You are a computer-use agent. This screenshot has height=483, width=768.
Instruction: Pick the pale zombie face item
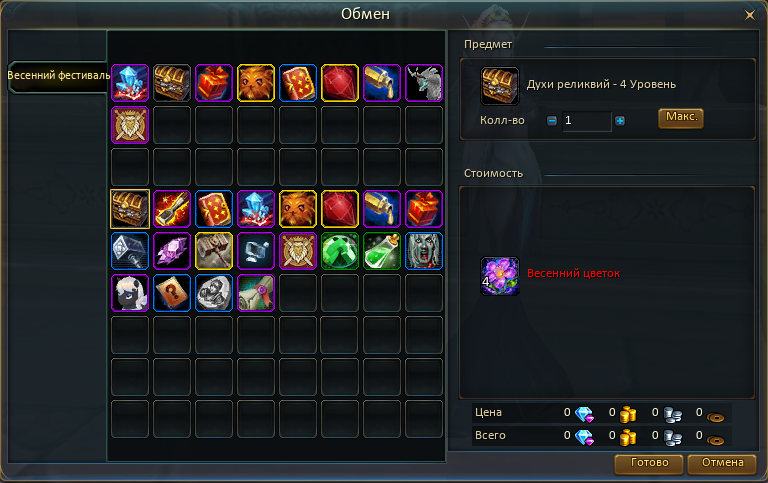coord(424,251)
